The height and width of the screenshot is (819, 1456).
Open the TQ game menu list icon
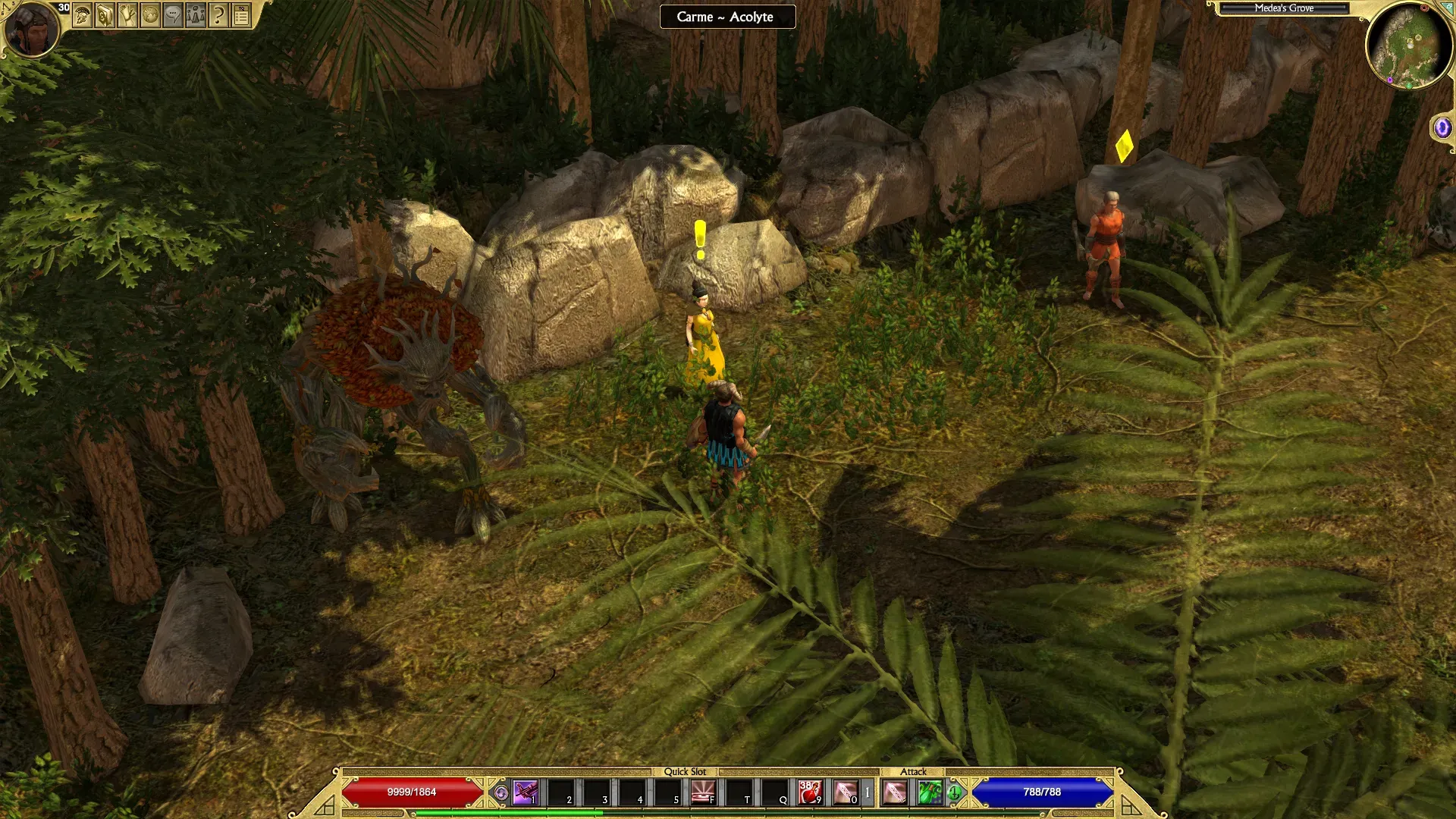click(x=241, y=15)
